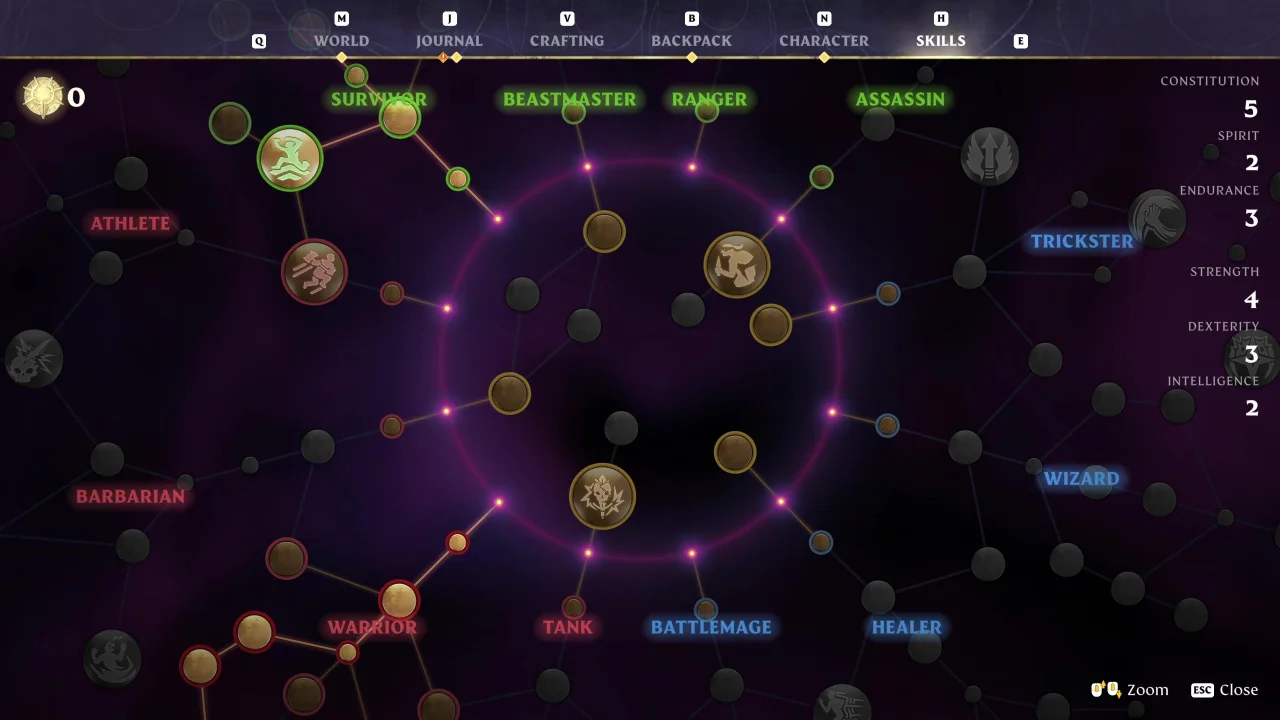Select the gold flexing arm skill node
The height and width of the screenshot is (720, 1280).
[737, 265]
